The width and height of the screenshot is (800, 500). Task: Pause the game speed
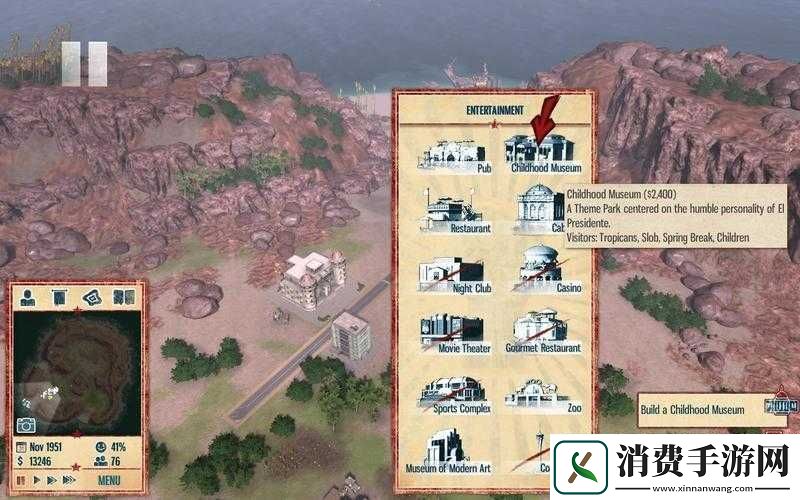tap(20, 480)
